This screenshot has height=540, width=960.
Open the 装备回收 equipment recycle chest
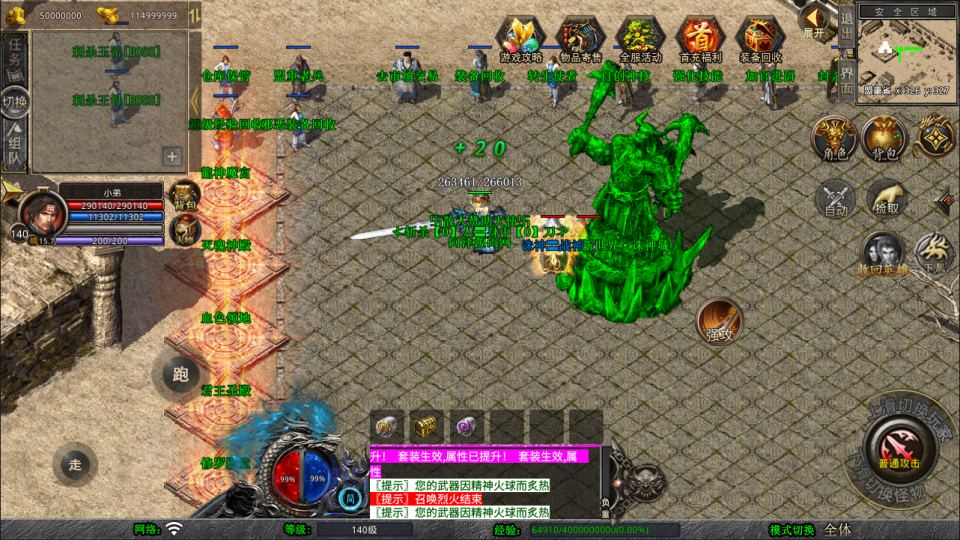(759, 39)
